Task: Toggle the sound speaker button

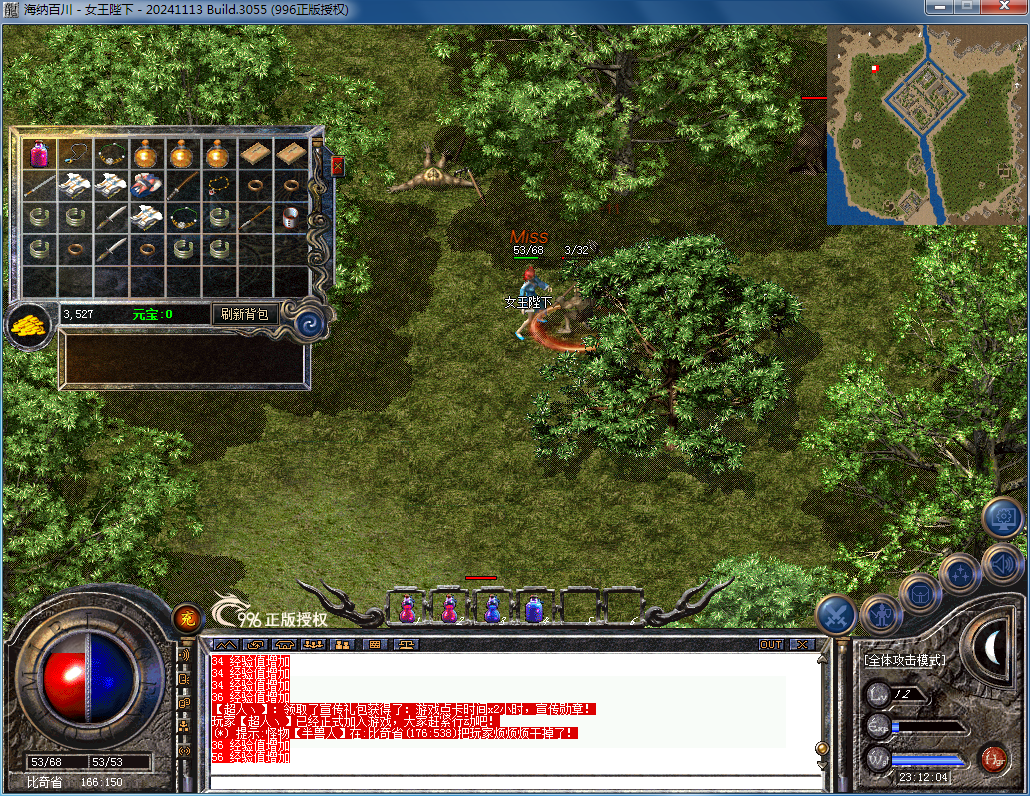Action: (1001, 563)
